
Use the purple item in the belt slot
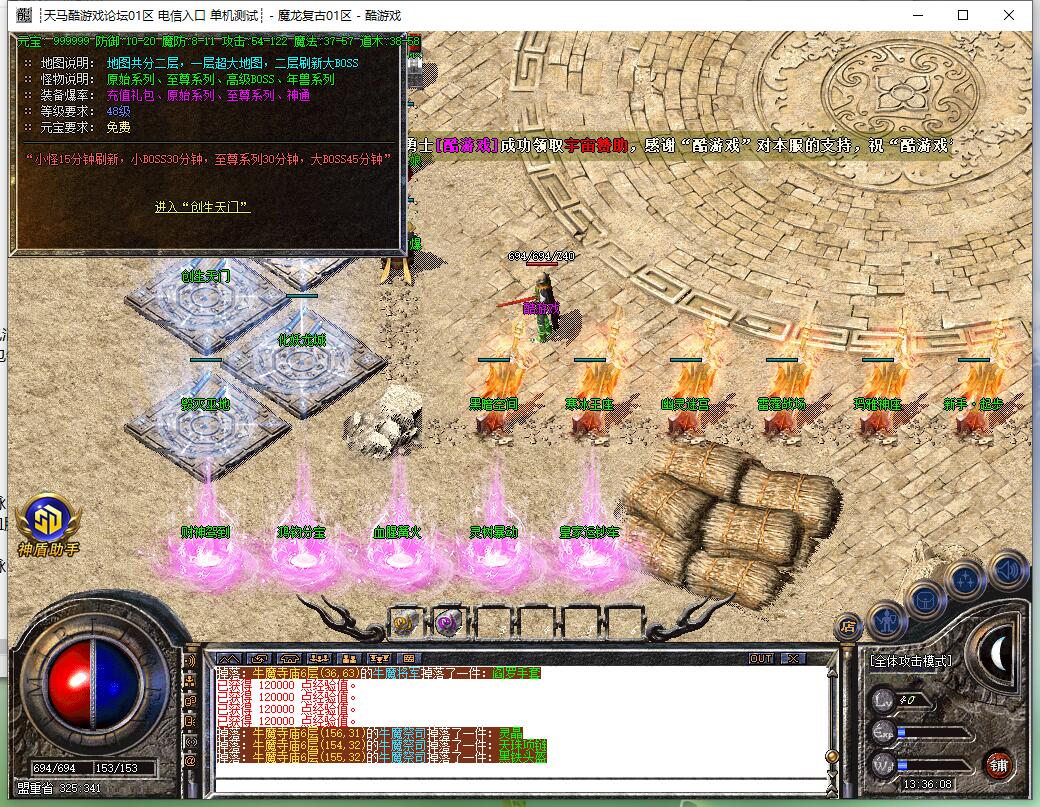click(x=446, y=622)
